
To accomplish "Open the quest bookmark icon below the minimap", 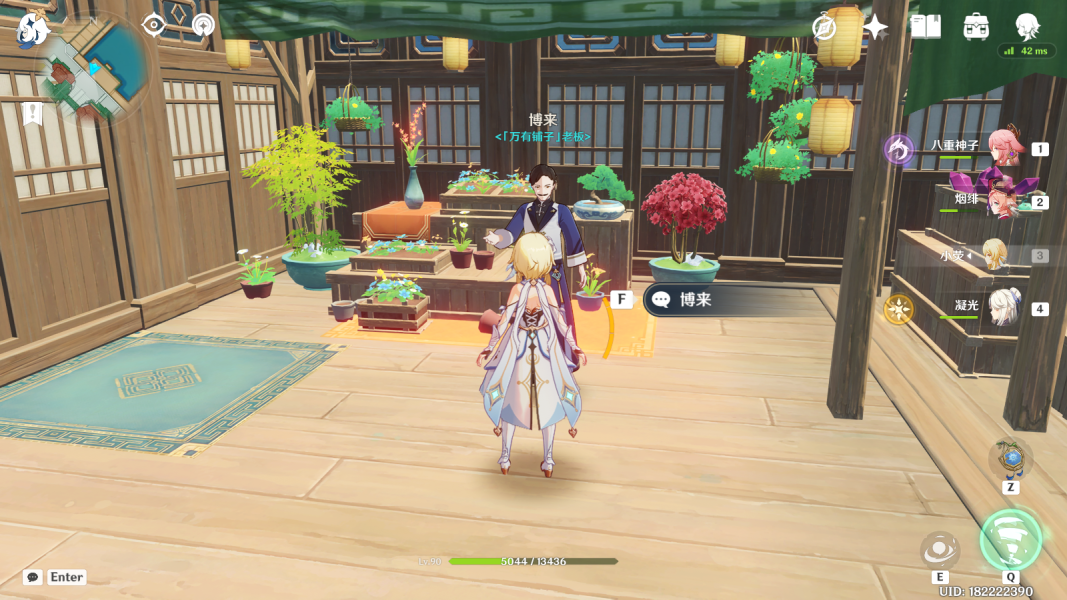I will pos(32,114).
